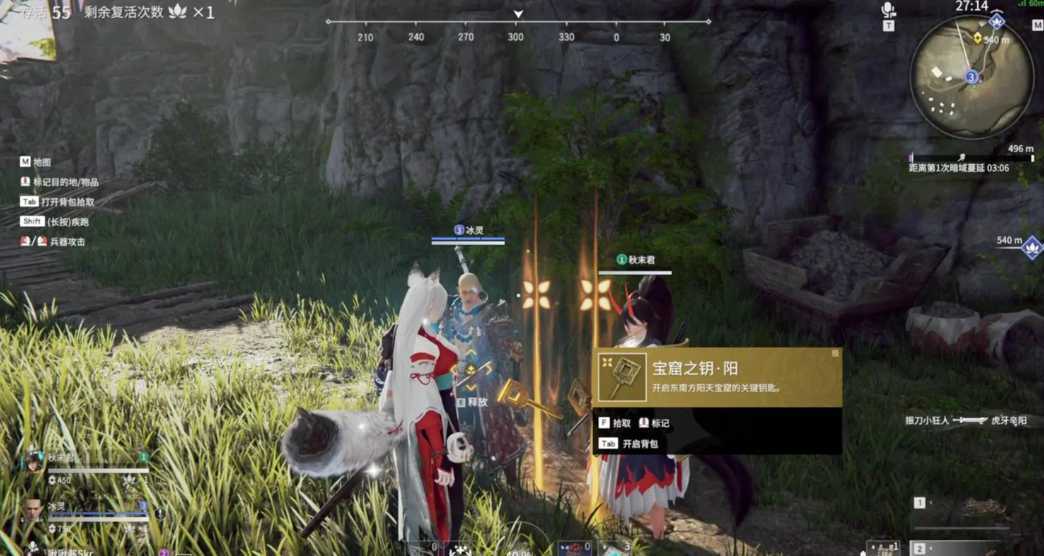
Task: Select the 宝窟之钥·阳 key icon in tooltip
Action: point(622,376)
